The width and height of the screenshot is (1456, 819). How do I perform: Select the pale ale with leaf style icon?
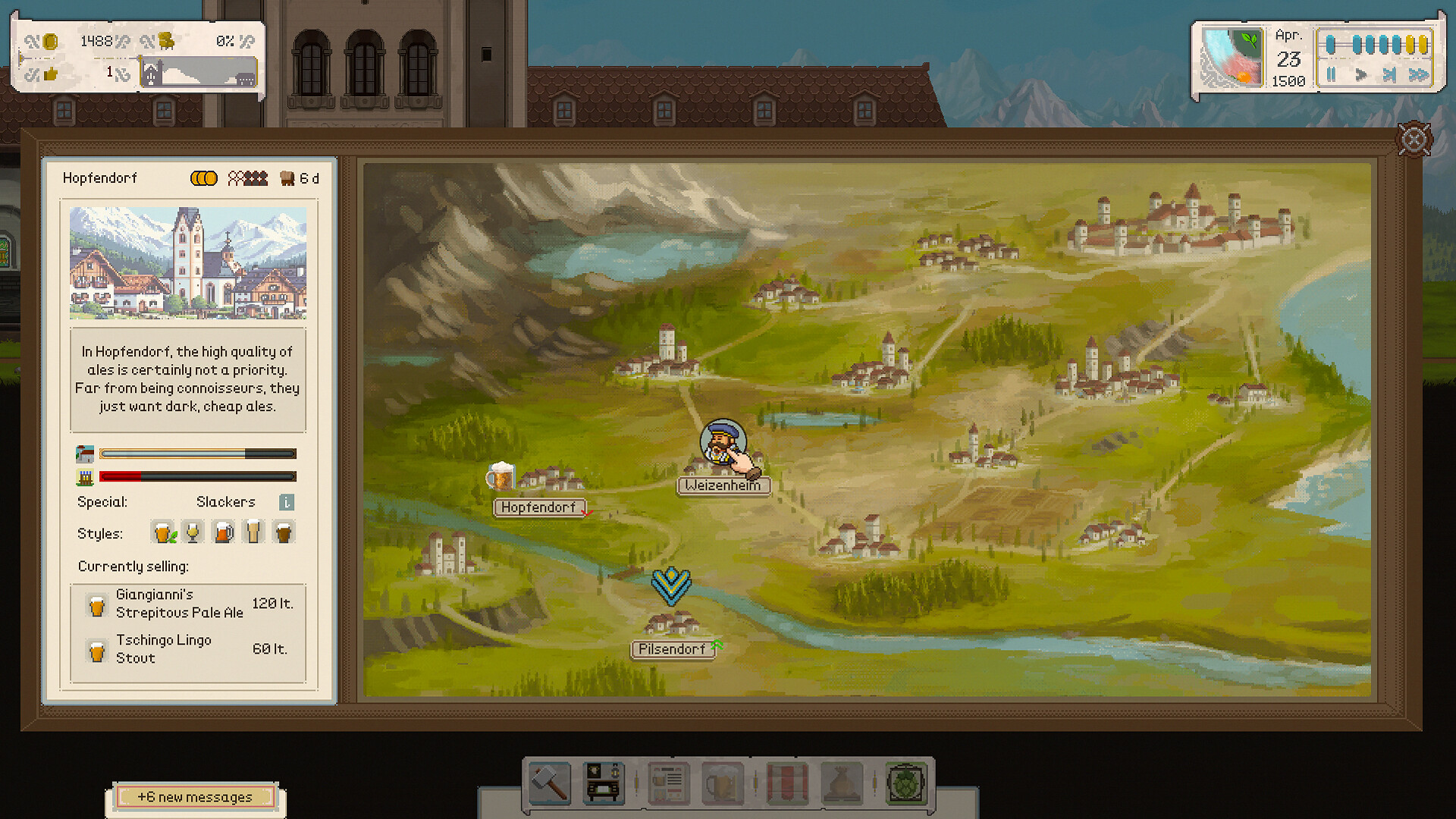tap(163, 532)
